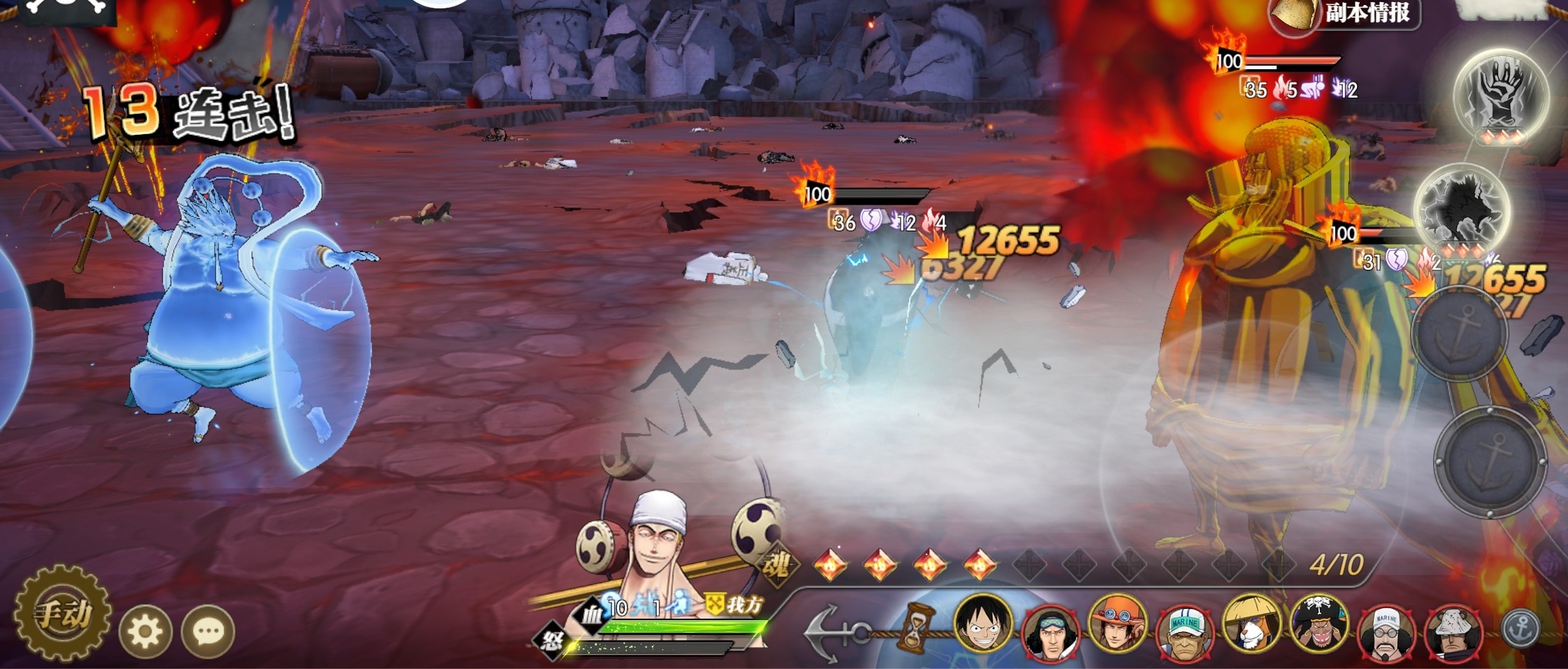Select Luffy's portrait in the turn order
1568x669 pixels.
(982, 622)
